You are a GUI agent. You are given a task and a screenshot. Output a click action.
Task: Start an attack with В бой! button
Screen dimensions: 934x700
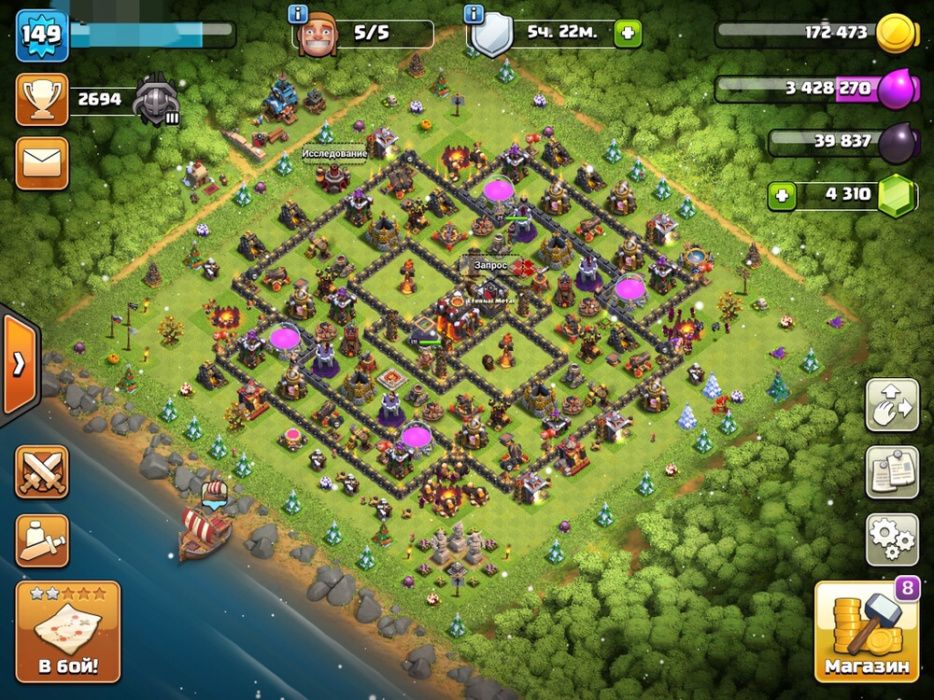tap(68, 631)
